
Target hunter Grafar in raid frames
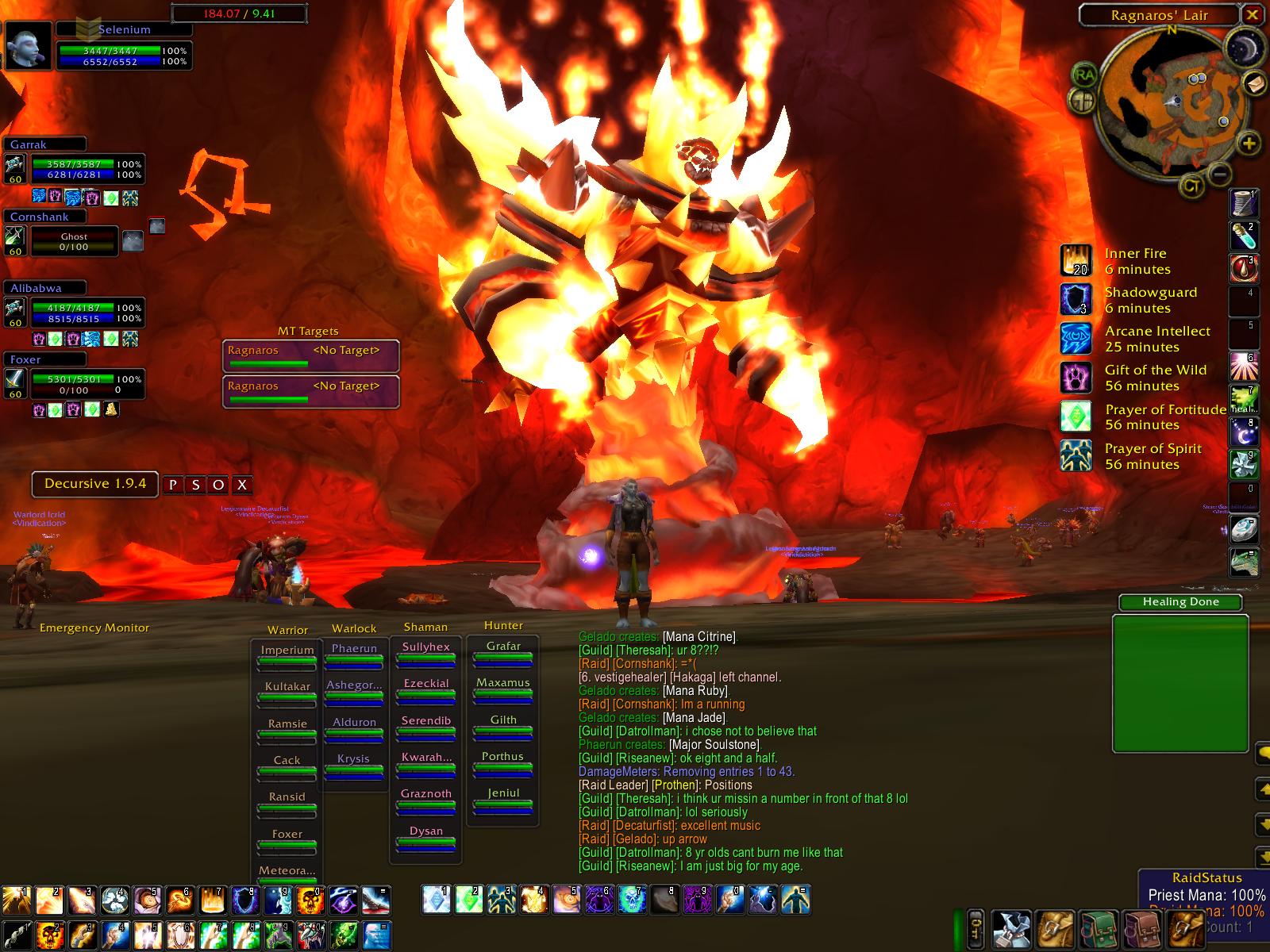503,653
